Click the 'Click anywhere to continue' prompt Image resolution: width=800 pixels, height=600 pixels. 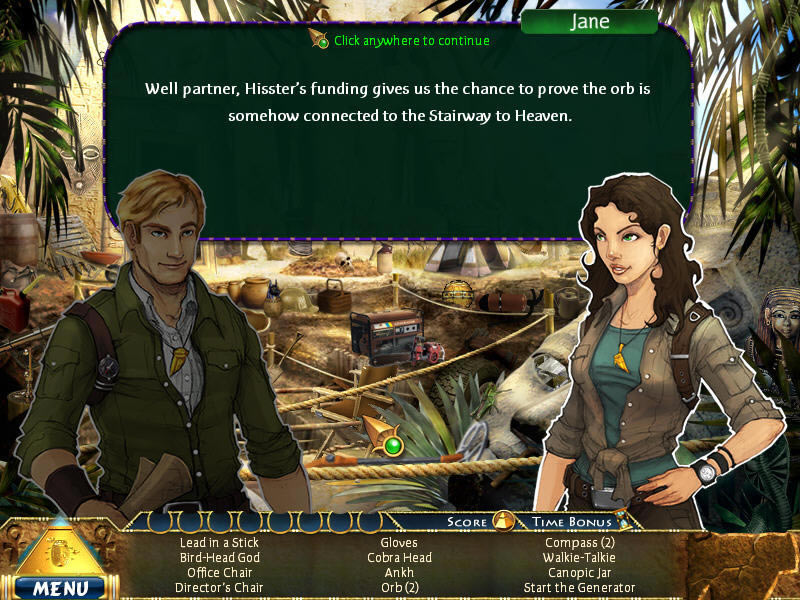[x=410, y=41]
